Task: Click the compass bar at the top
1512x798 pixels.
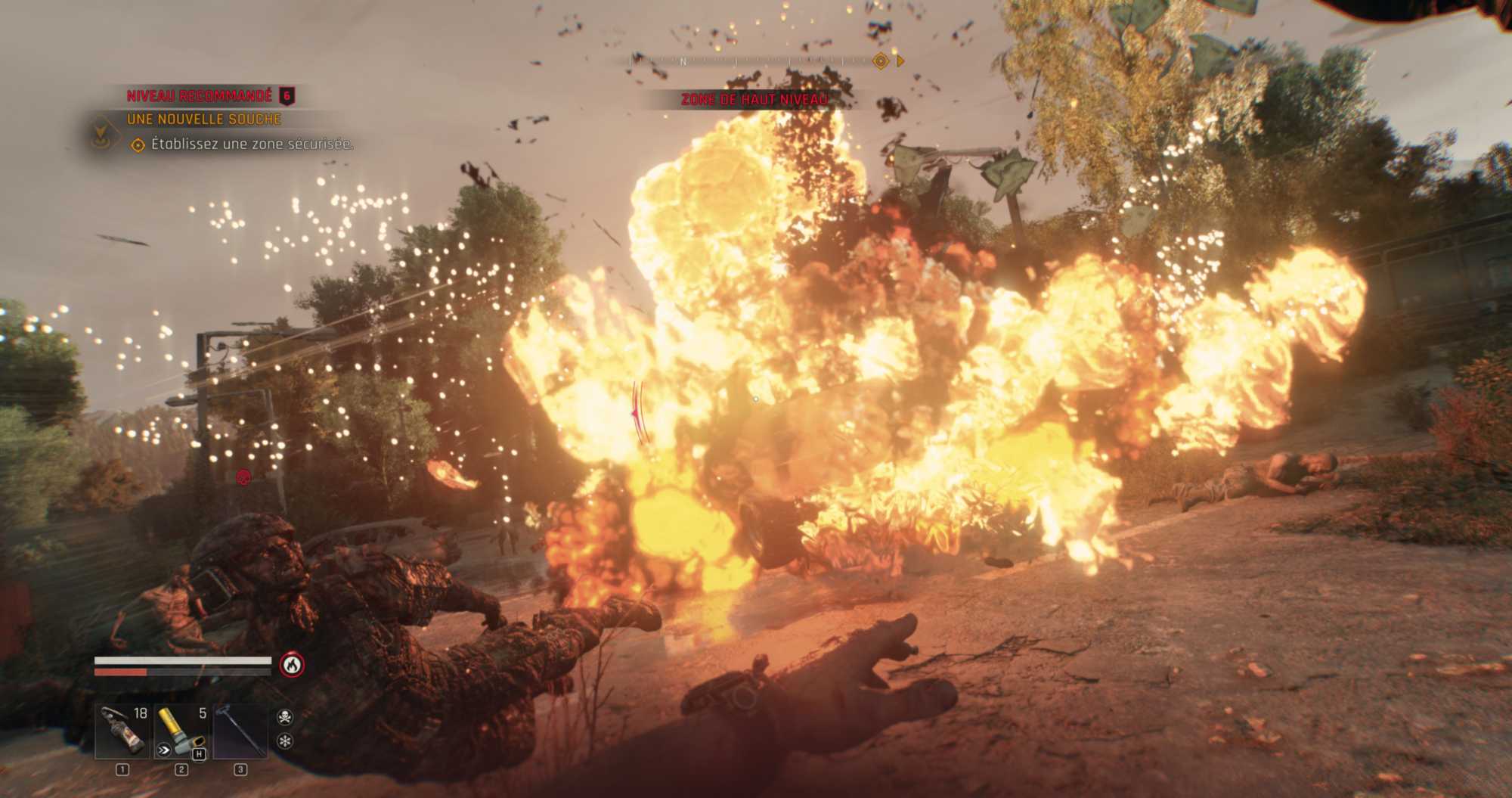Action: [x=756, y=61]
